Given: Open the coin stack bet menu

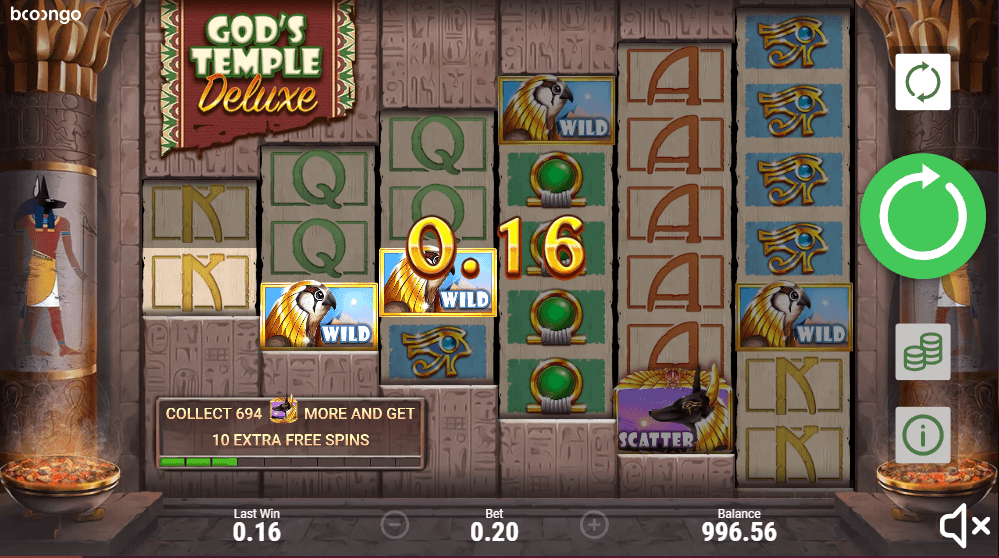Looking at the screenshot, I should click(922, 350).
